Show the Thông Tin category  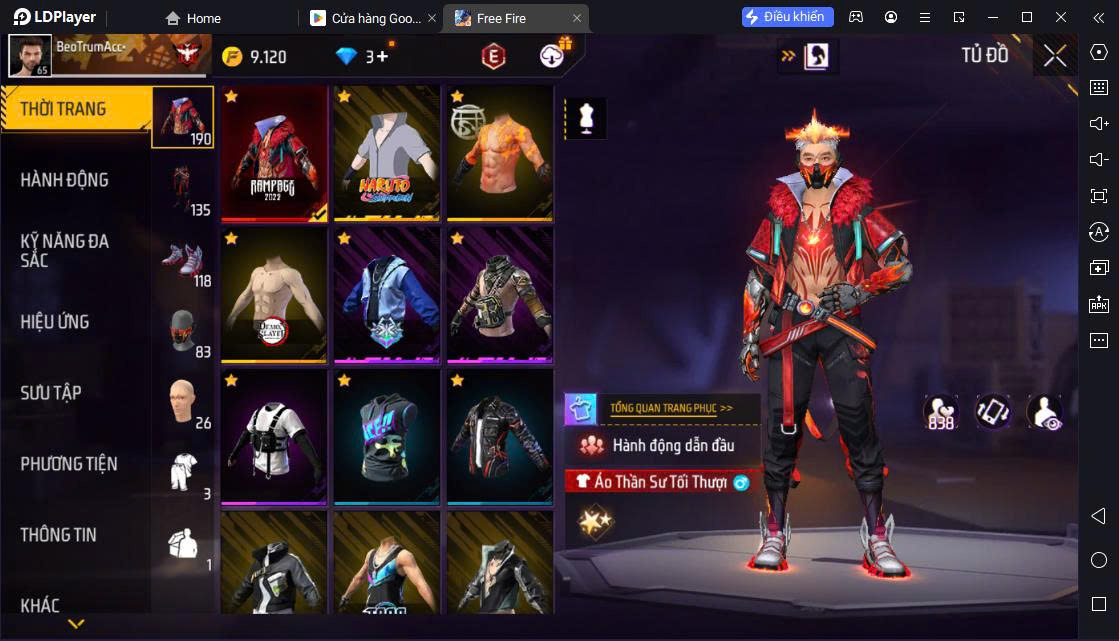coord(59,535)
